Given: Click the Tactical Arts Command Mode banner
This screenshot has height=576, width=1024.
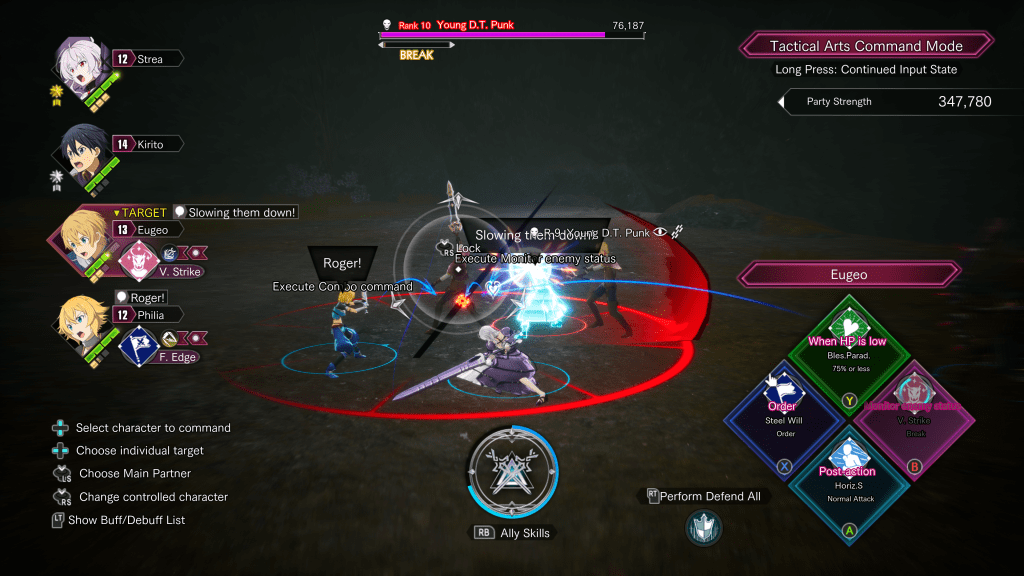Looking at the screenshot, I should [866, 46].
